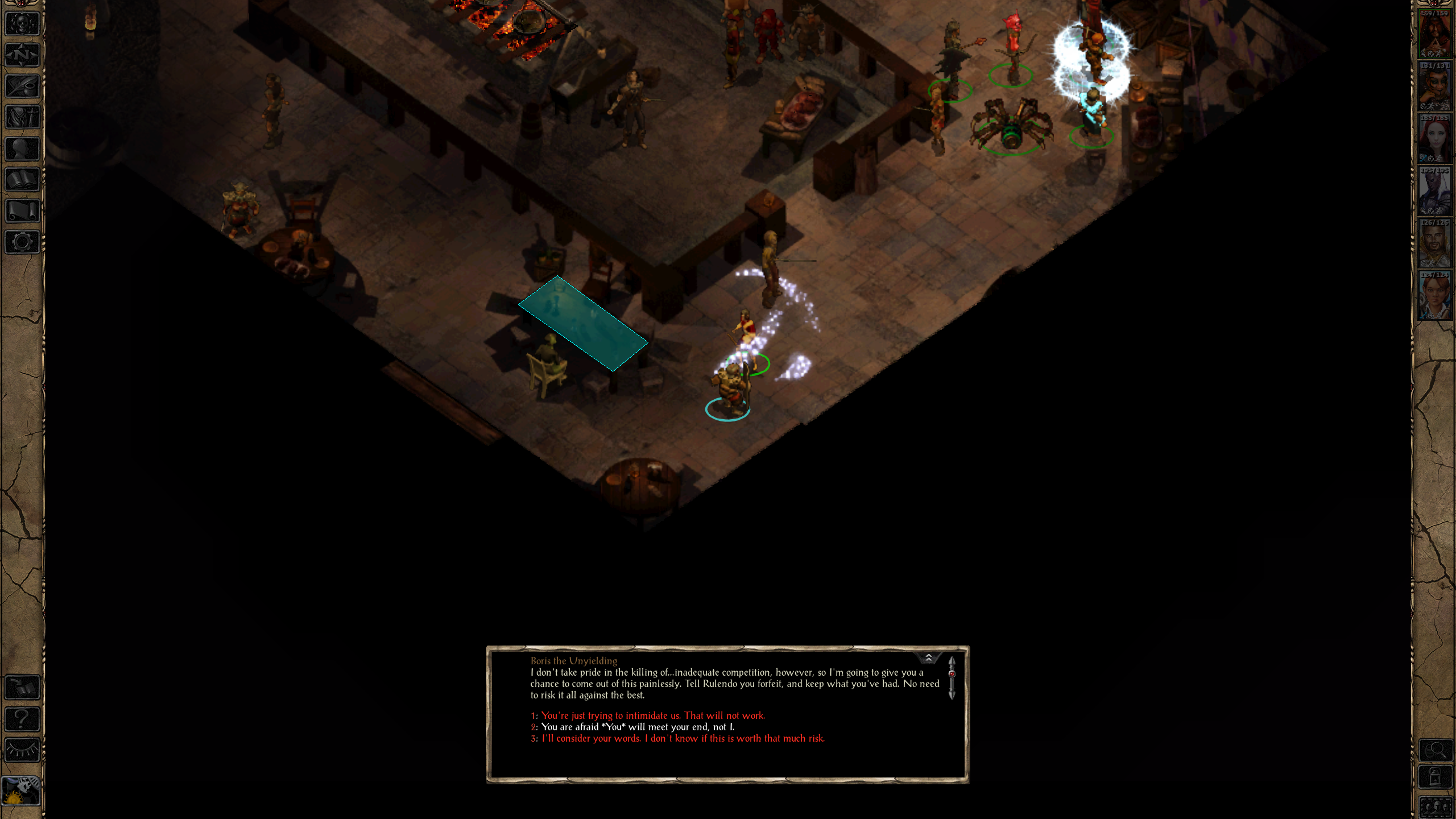Open the mage spellbook

(22, 180)
